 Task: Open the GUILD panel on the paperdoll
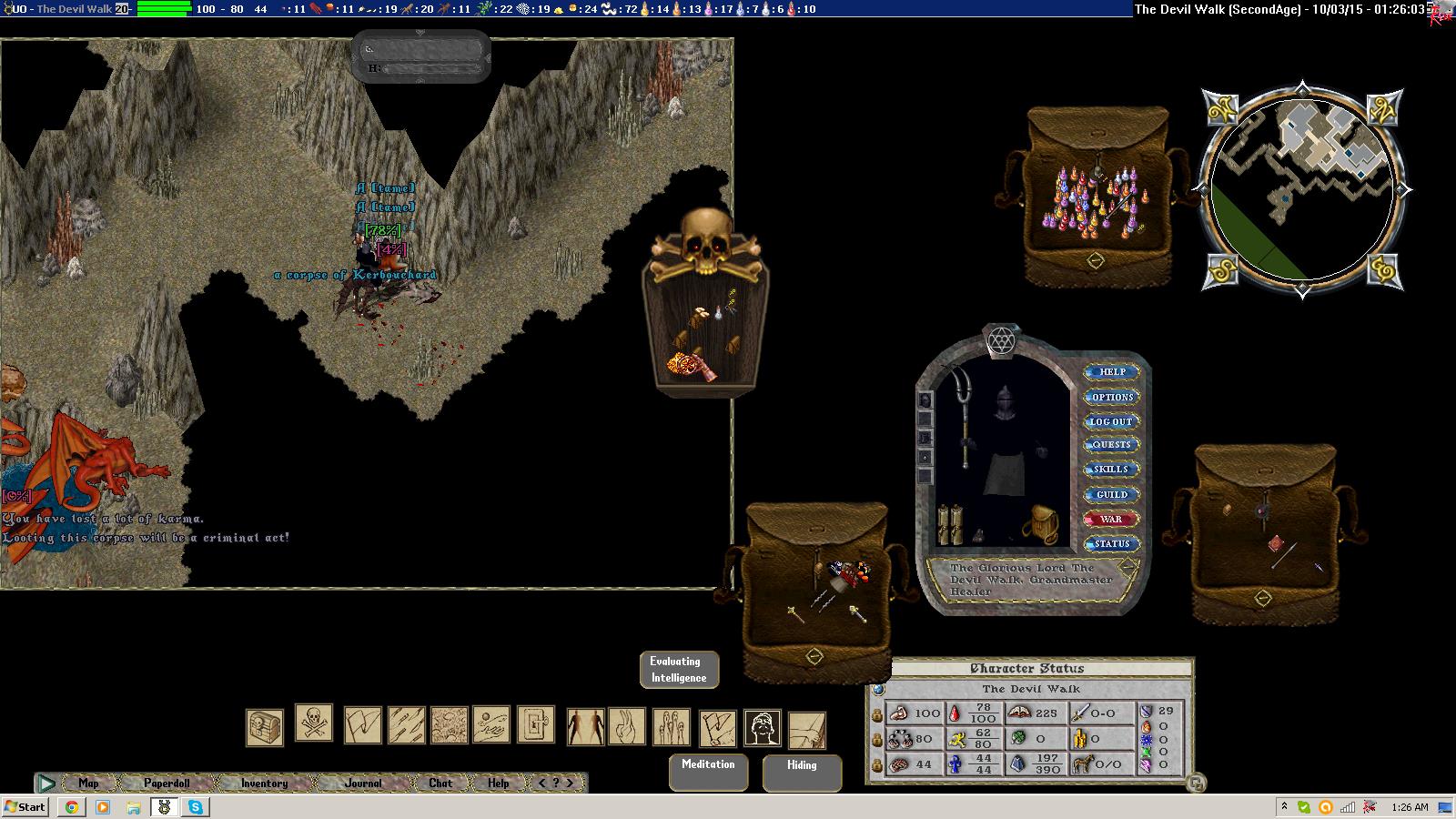(x=1111, y=495)
